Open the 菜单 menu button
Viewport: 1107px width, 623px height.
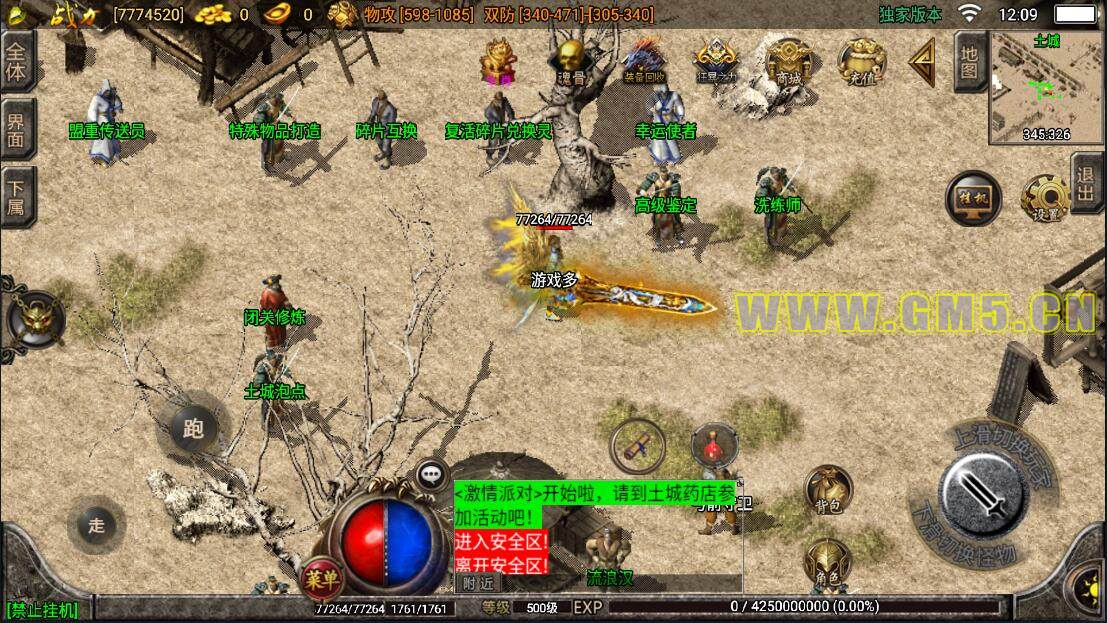tap(322, 576)
